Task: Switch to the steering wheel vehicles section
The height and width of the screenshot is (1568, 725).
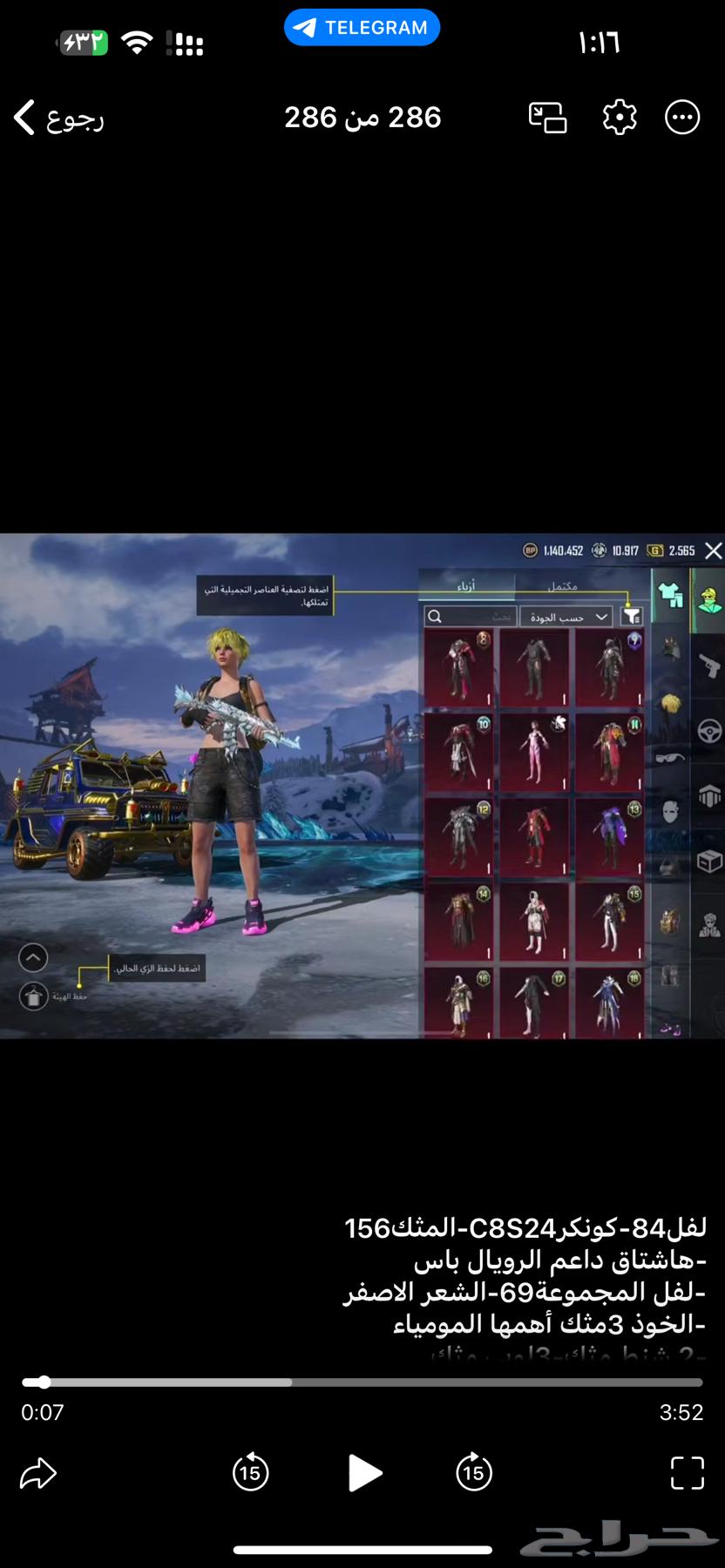Action: pos(709,731)
